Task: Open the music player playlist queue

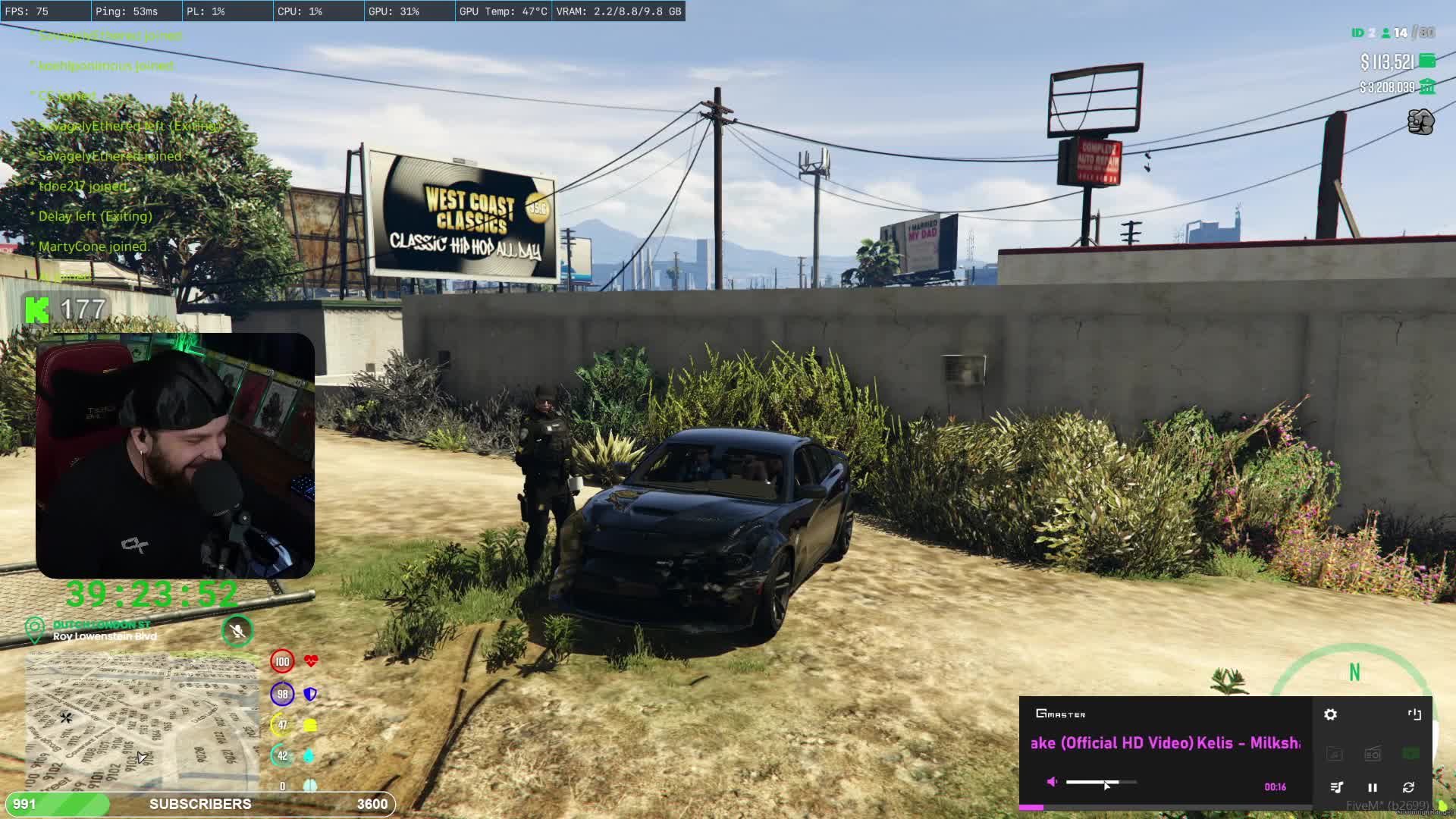Action: point(1336,787)
